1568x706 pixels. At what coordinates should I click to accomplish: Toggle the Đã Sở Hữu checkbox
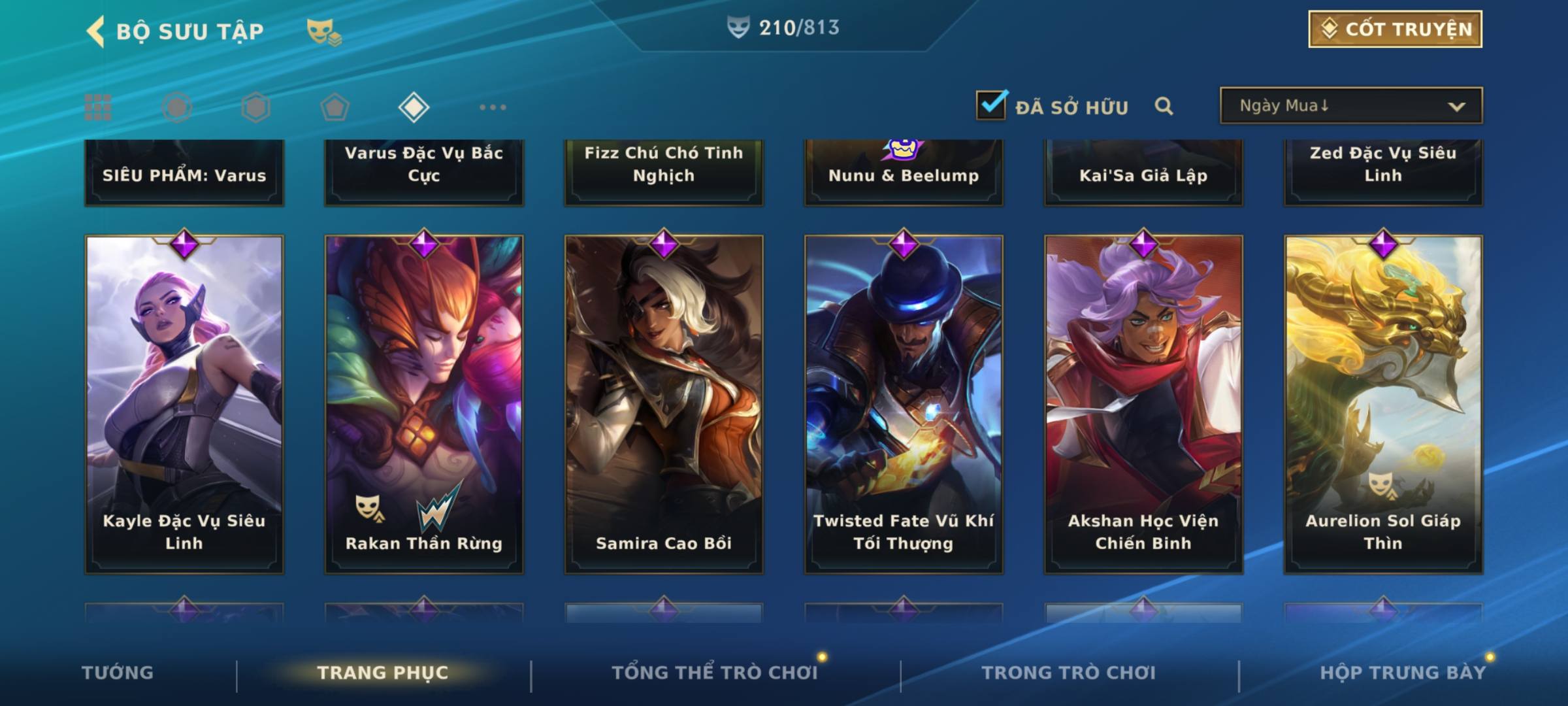pos(991,105)
